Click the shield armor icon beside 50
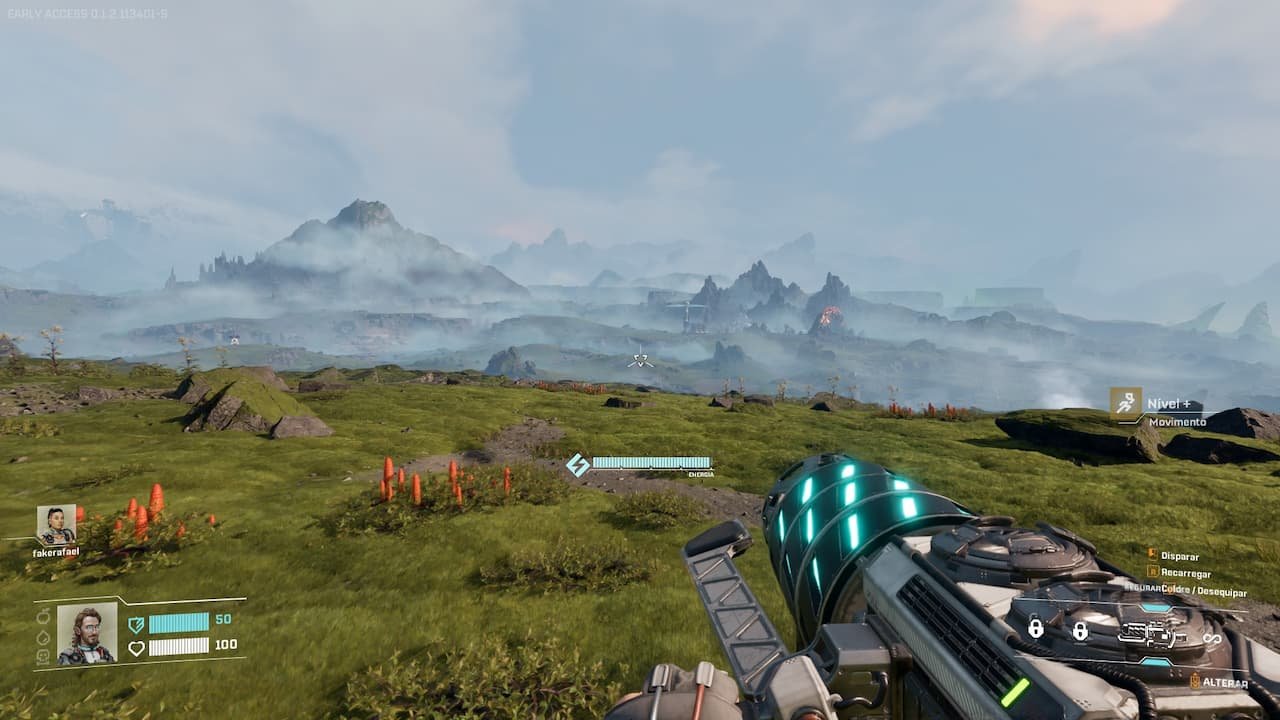The image size is (1280, 720). (135, 626)
